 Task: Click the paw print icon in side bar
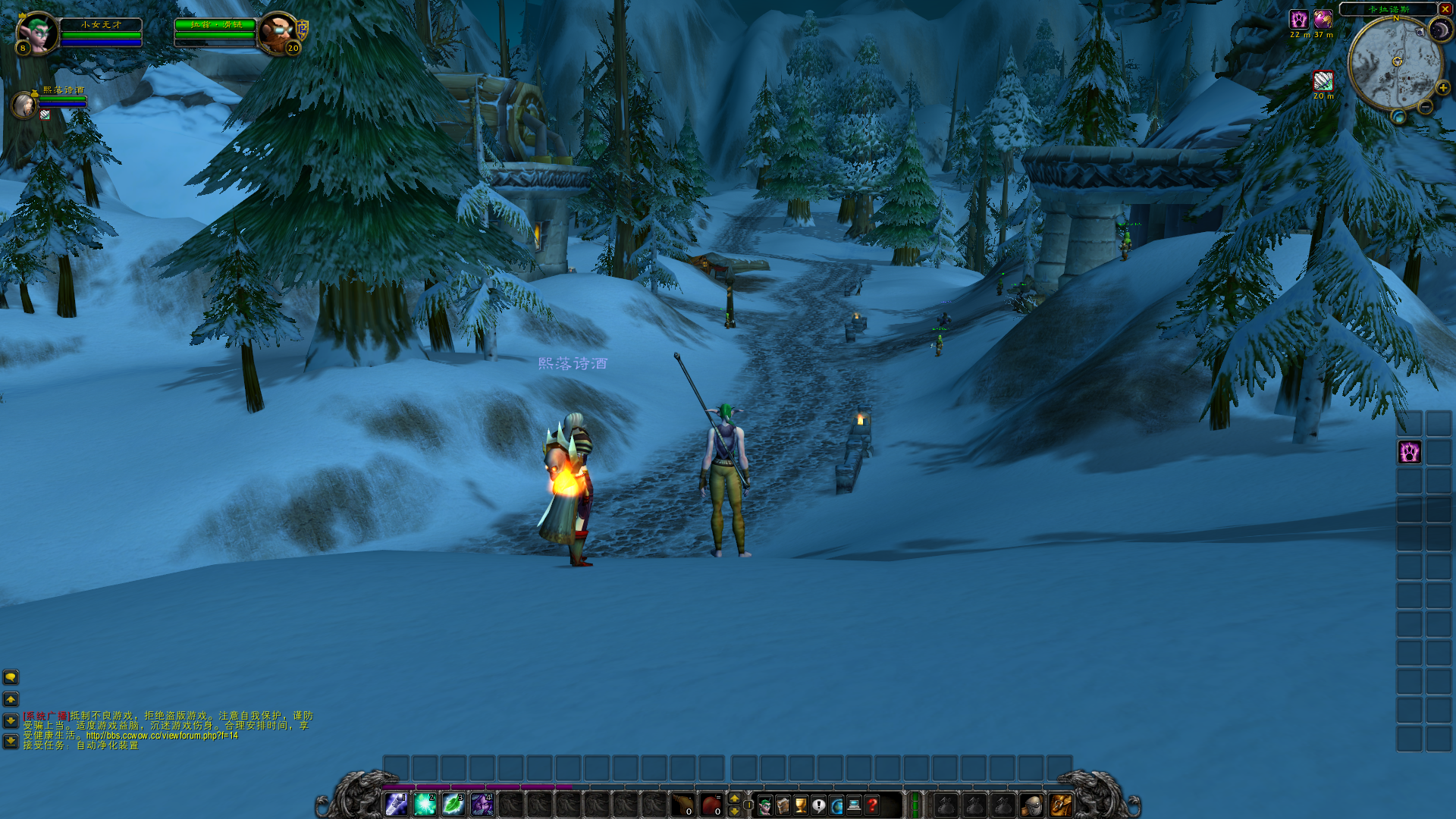click(1409, 453)
